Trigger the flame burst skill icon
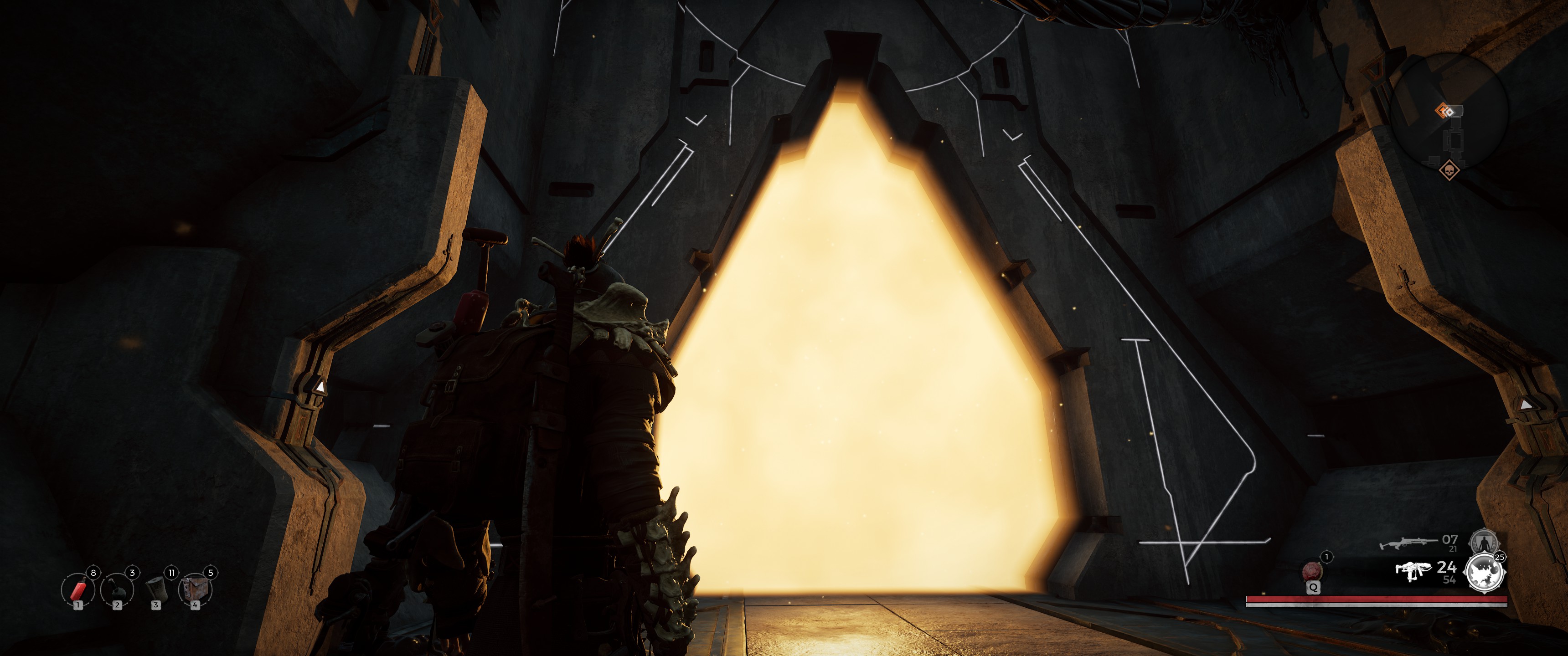The image size is (1568, 656). 1485,573
